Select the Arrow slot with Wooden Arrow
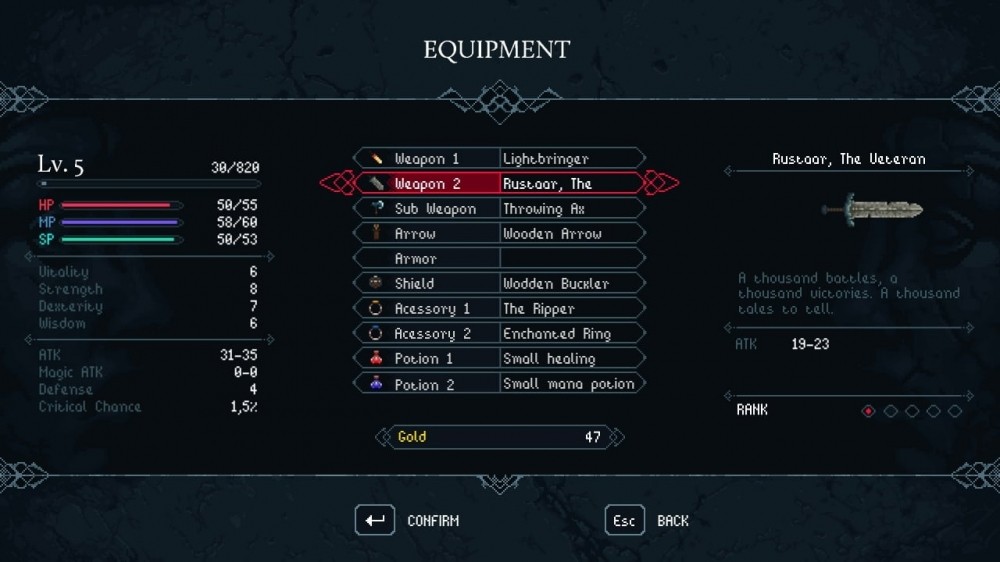 (x=499, y=233)
